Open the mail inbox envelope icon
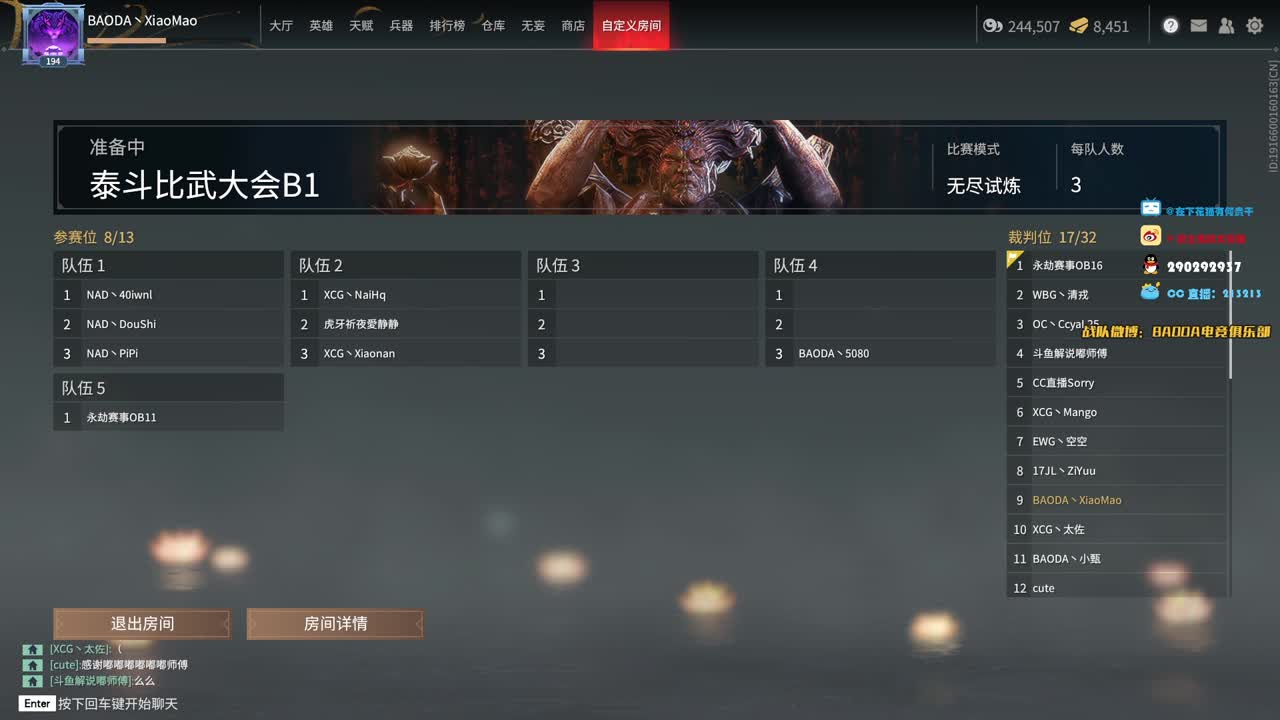1280x720 pixels. tap(1198, 25)
